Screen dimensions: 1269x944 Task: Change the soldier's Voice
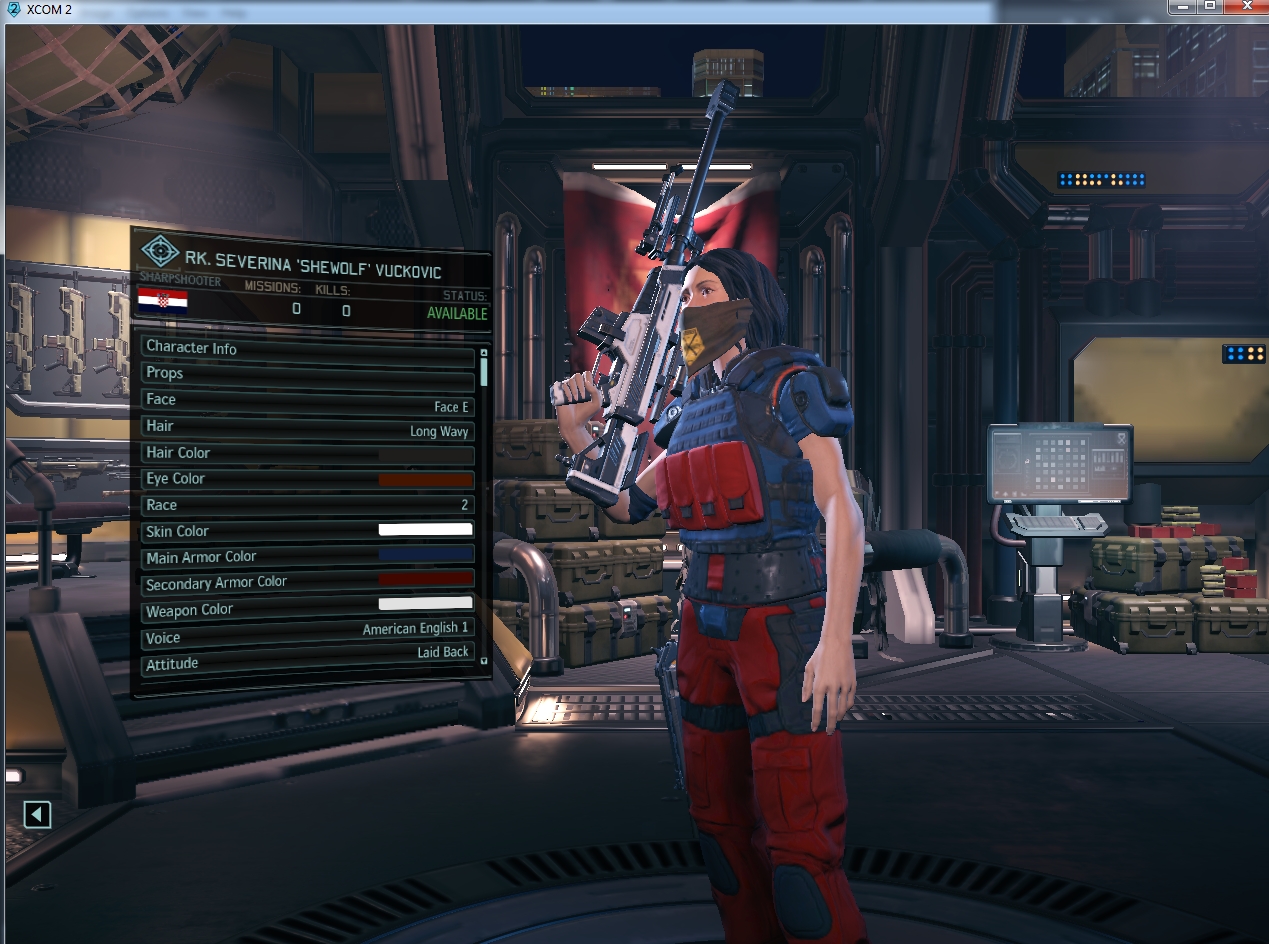click(307, 637)
